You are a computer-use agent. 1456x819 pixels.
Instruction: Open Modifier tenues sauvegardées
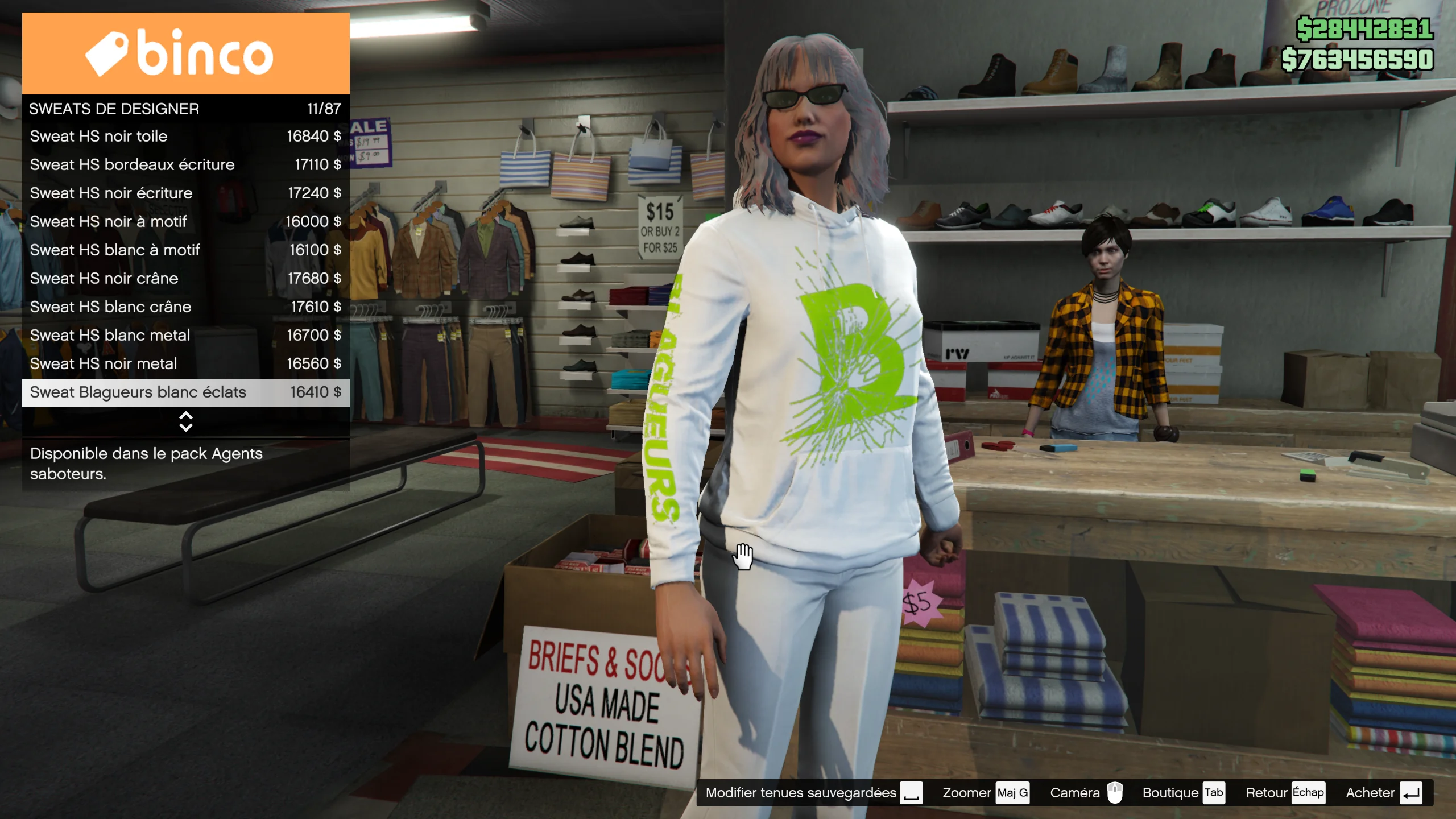pos(813,793)
